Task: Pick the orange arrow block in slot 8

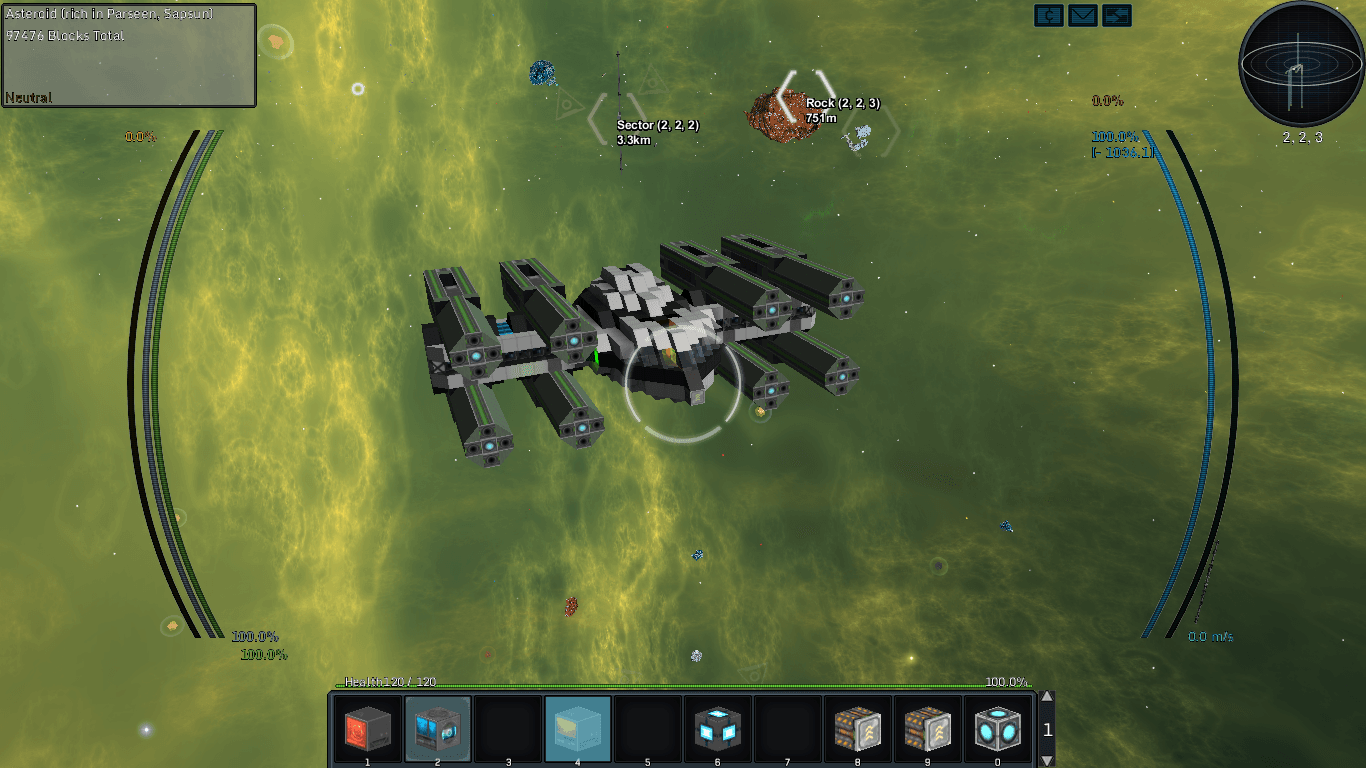Action: pos(857,727)
